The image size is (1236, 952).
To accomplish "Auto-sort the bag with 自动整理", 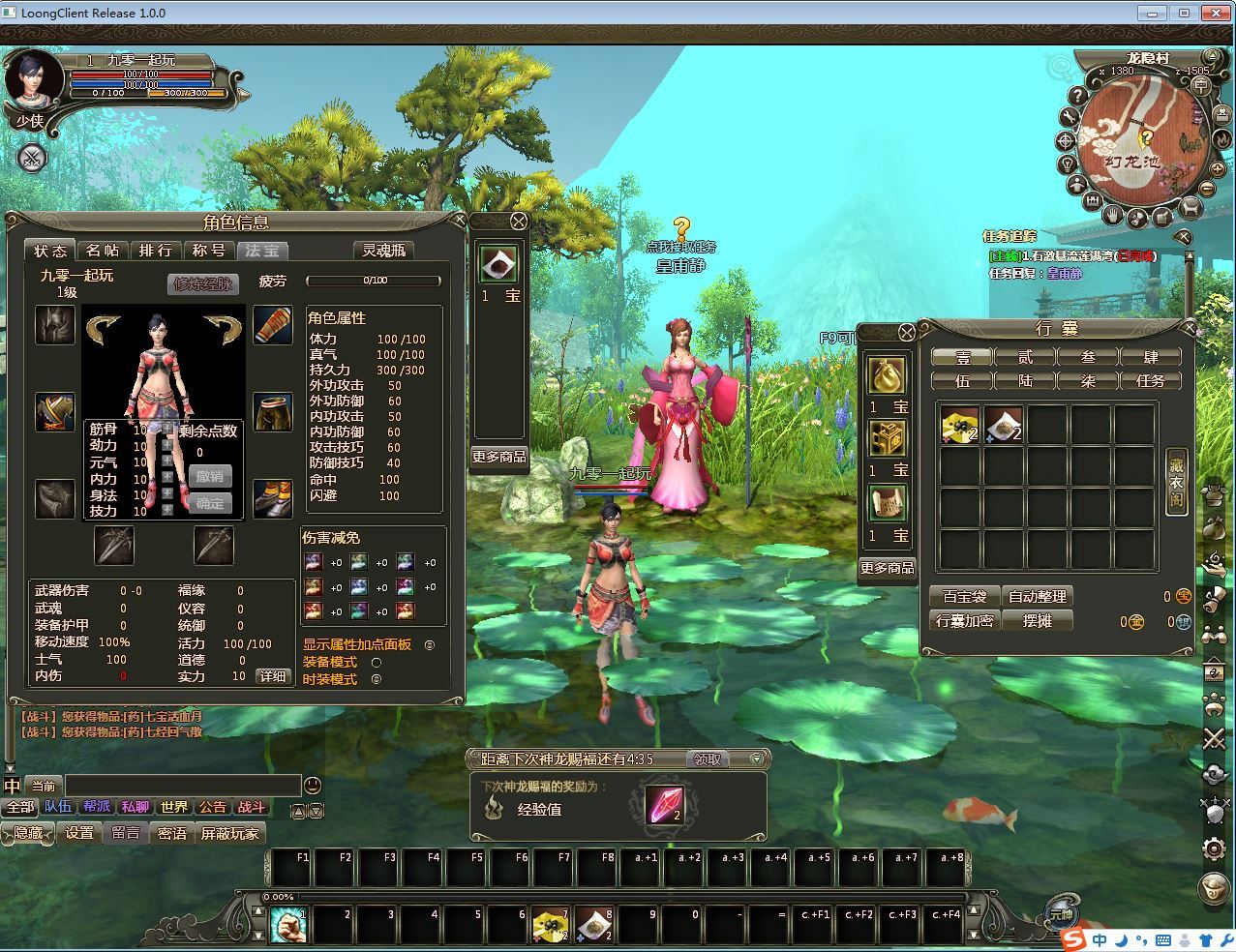I will point(1037,597).
